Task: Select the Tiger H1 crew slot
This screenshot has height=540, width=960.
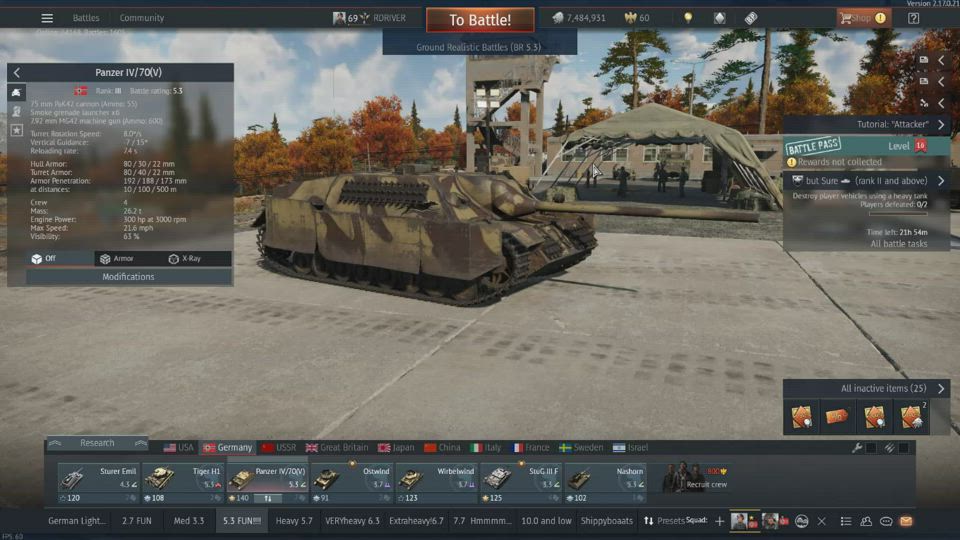Action: pyautogui.click(x=183, y=478)
